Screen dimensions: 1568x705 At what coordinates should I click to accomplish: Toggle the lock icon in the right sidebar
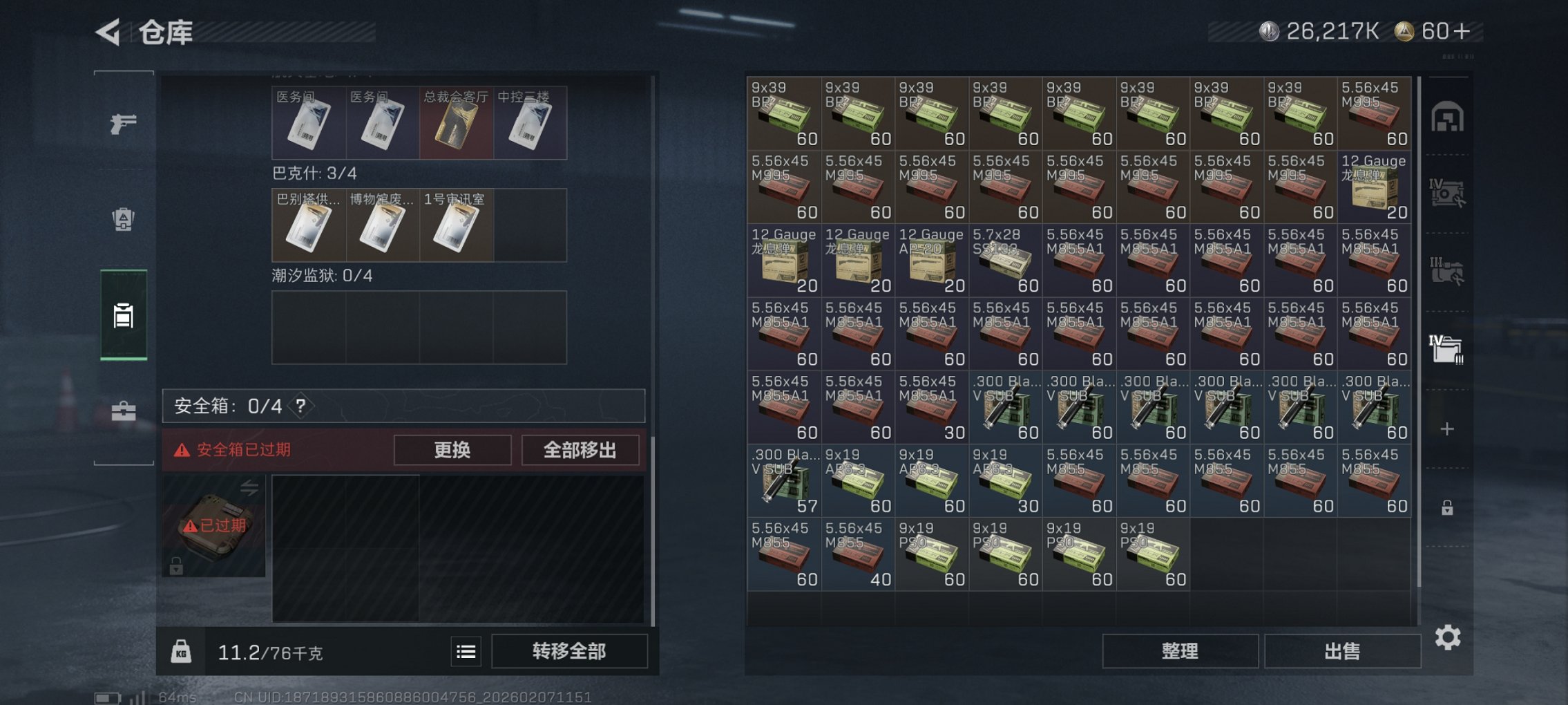pyautogui.click(x=1446, y=506)
